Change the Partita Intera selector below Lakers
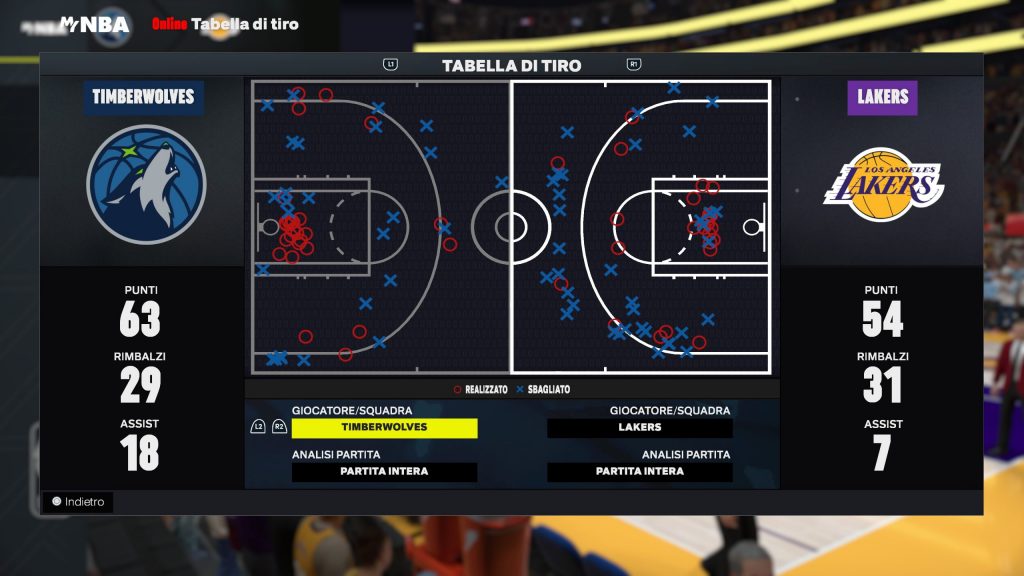 click(640, 472)
